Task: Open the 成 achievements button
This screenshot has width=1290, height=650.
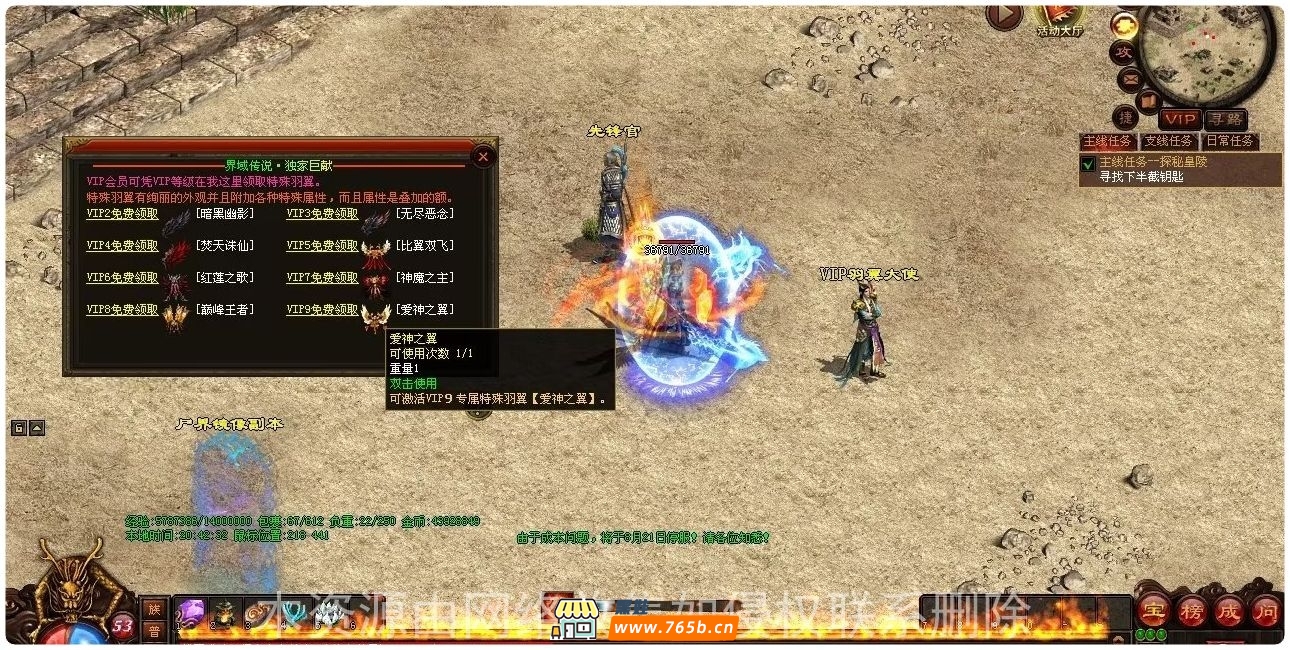Action: click(1229, 609)
